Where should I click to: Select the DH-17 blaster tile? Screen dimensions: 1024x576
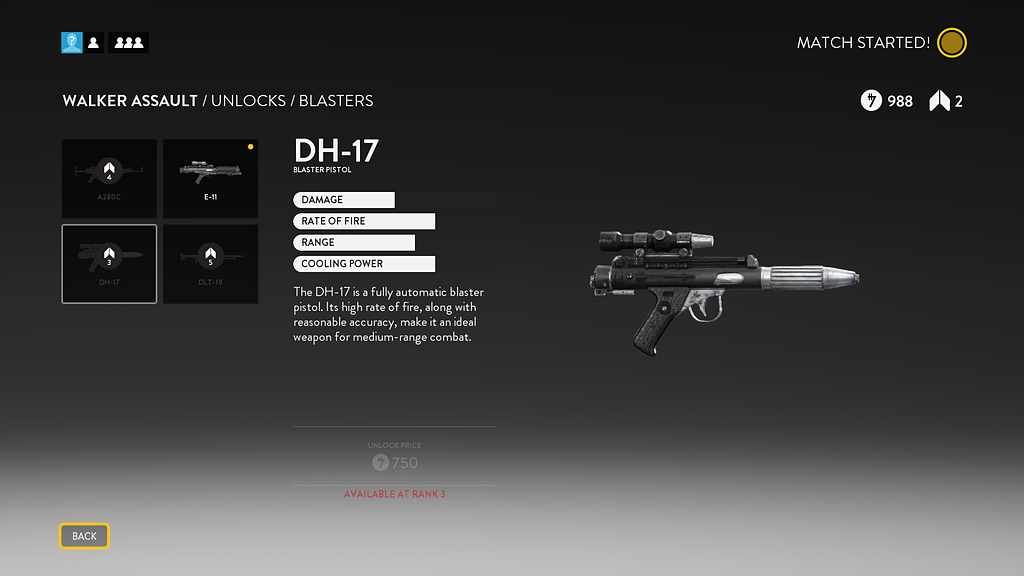(109, 263)
